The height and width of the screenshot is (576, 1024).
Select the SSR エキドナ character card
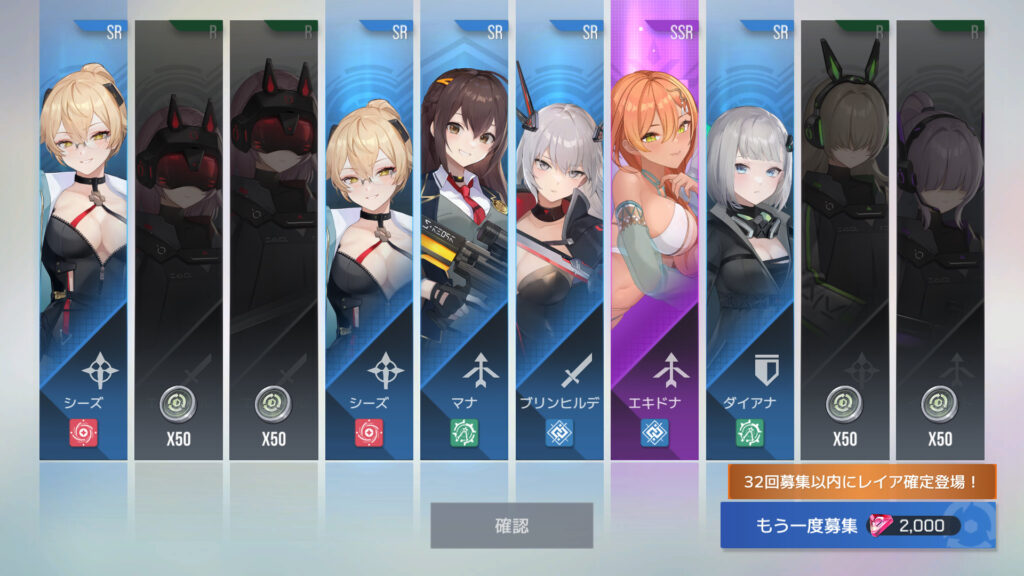click(x=654, y=240)
